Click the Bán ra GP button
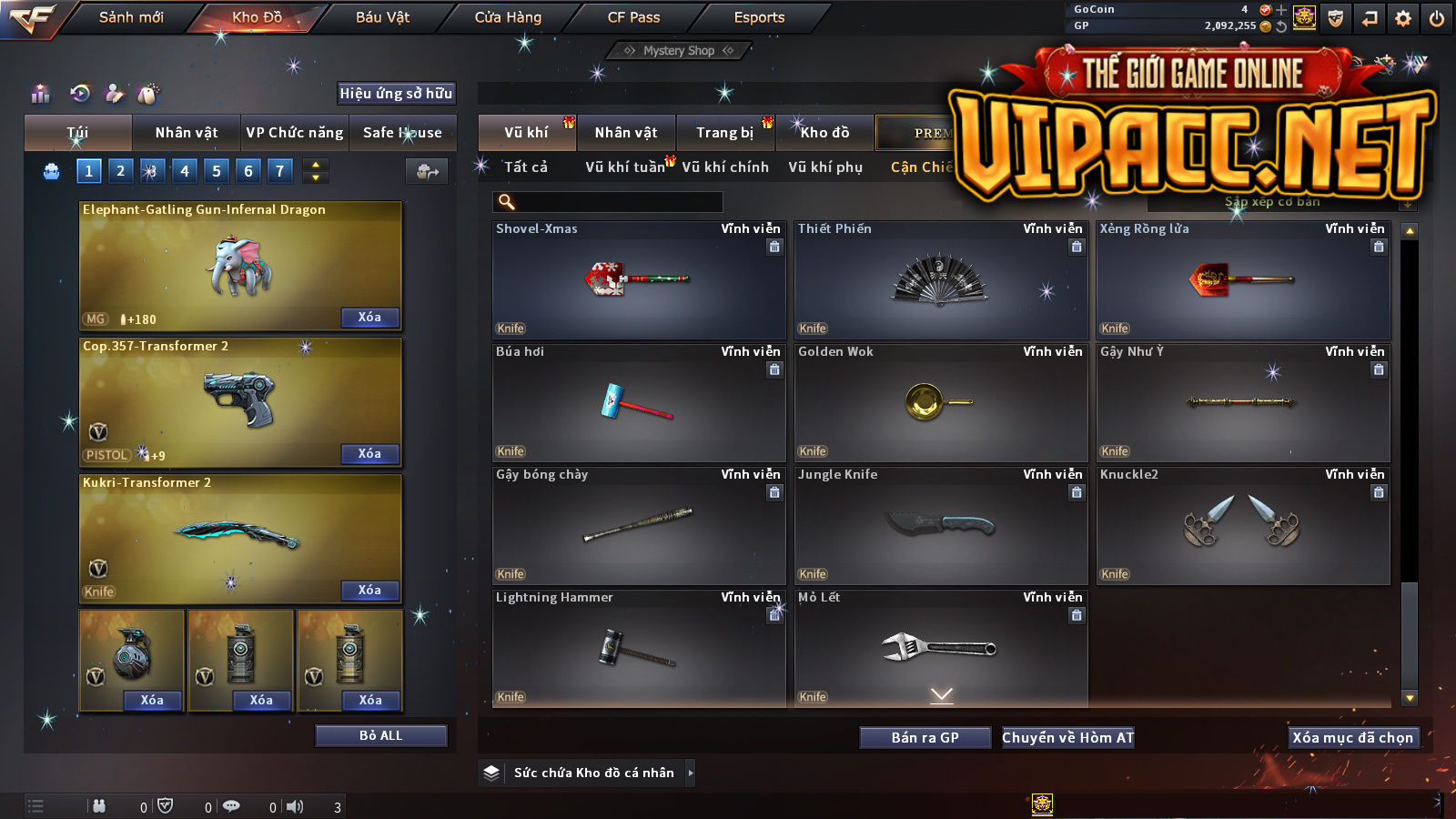This screenshot has width=1456, height=819. point(925,737)
